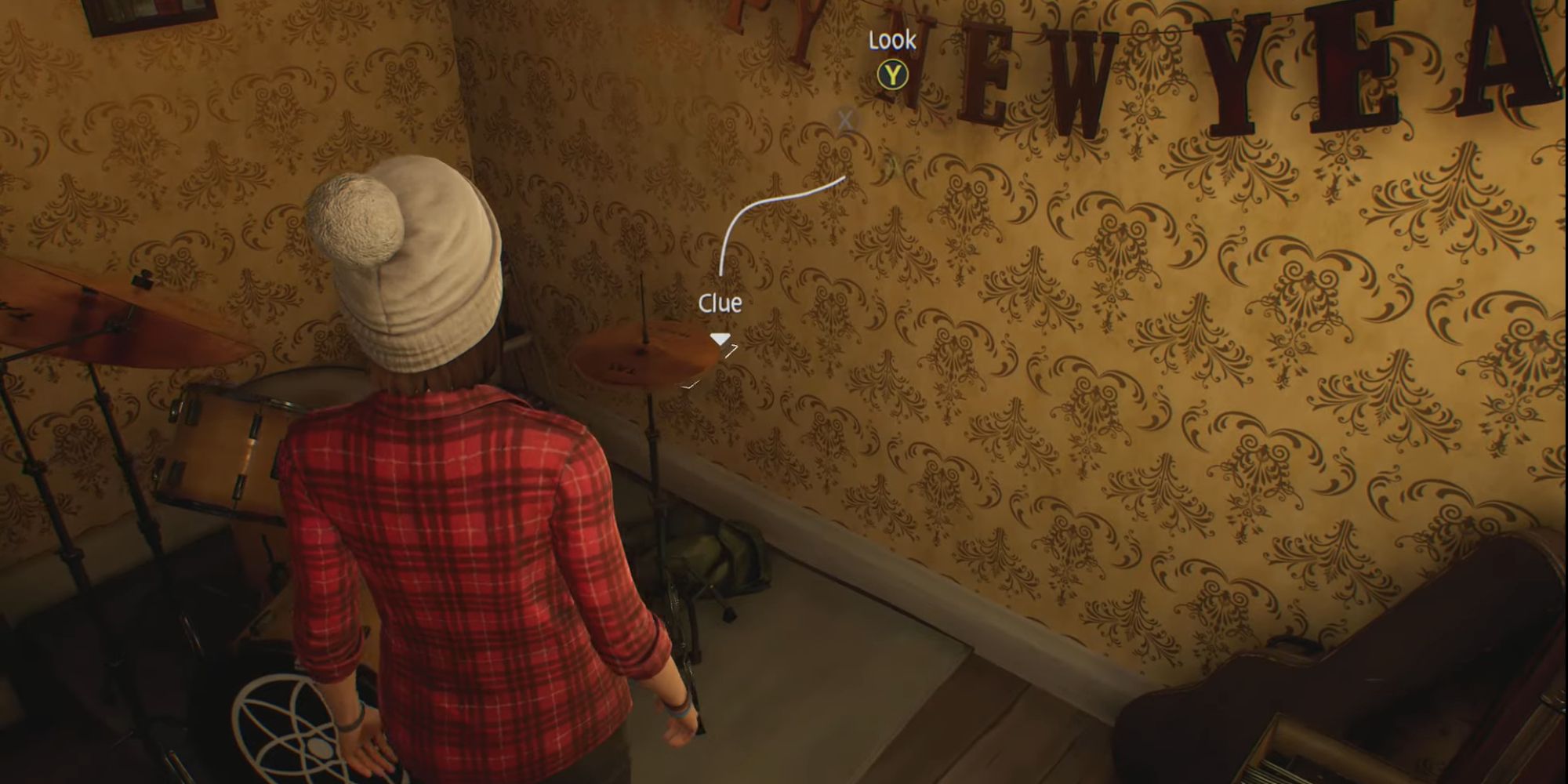Image resolution: width=1568 pixels, height=784 pixels.
Task: Toggle the Look interaction prompt
Action: click(892, 74)
